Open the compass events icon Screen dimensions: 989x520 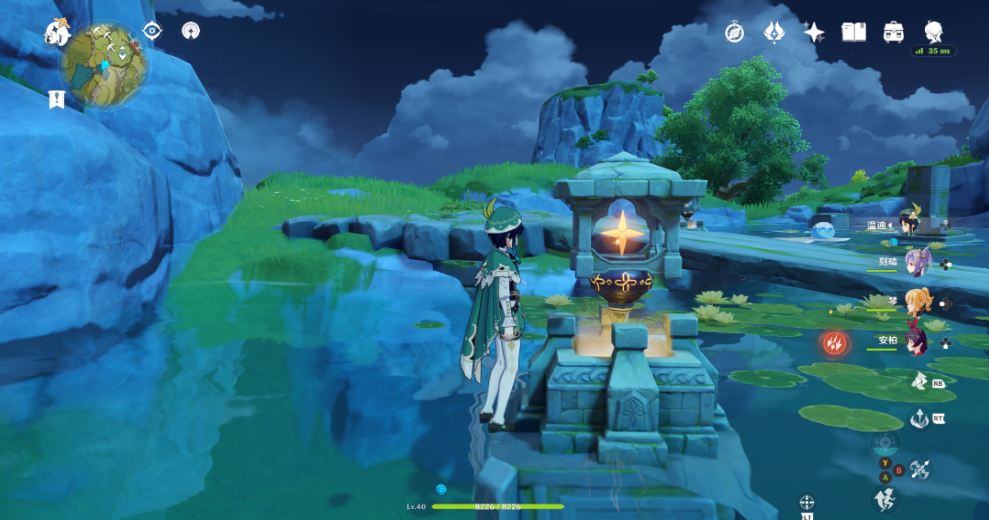tap(735, 32)
